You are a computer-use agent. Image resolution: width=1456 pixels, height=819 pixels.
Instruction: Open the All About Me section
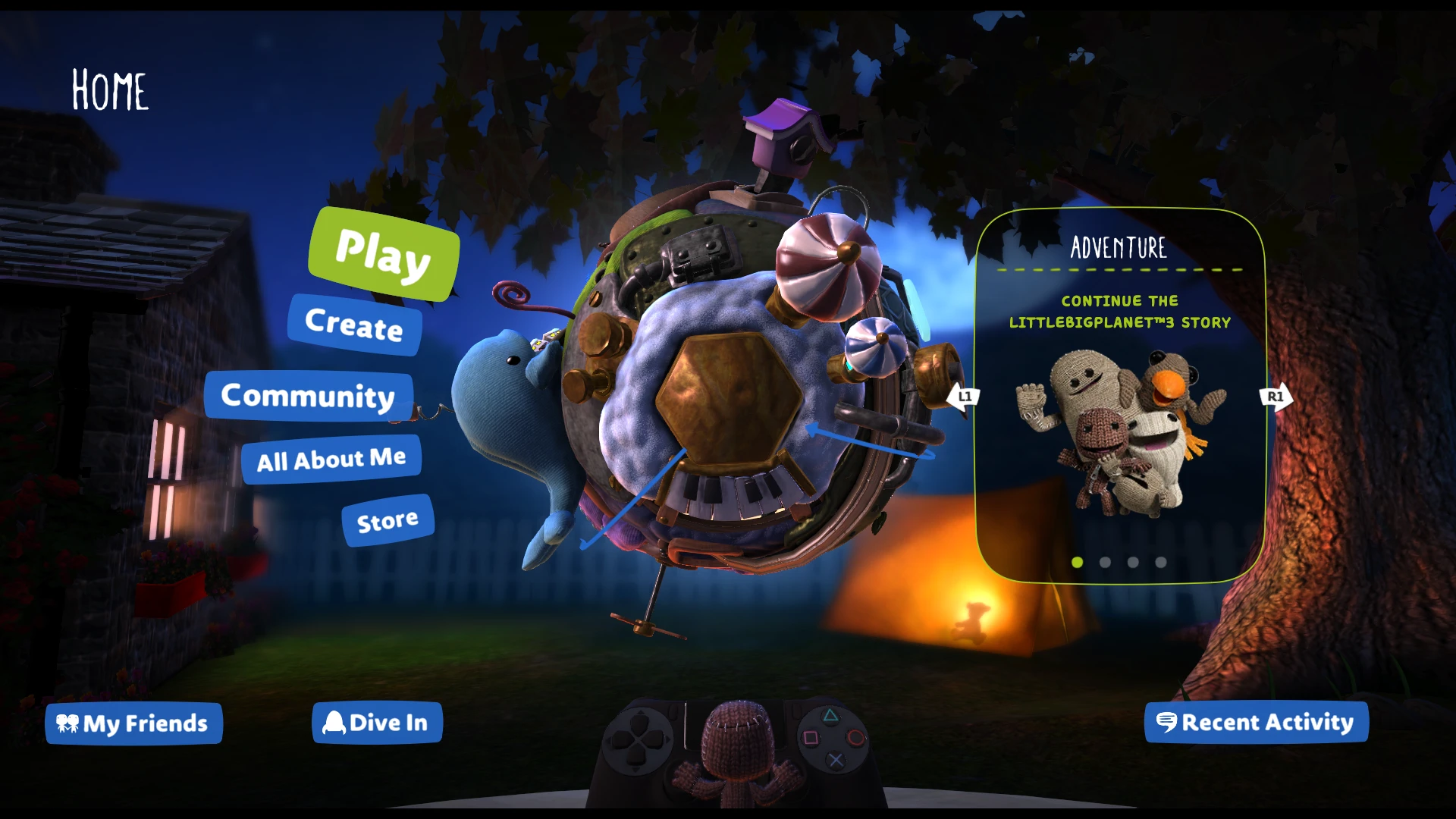(331, 458)
